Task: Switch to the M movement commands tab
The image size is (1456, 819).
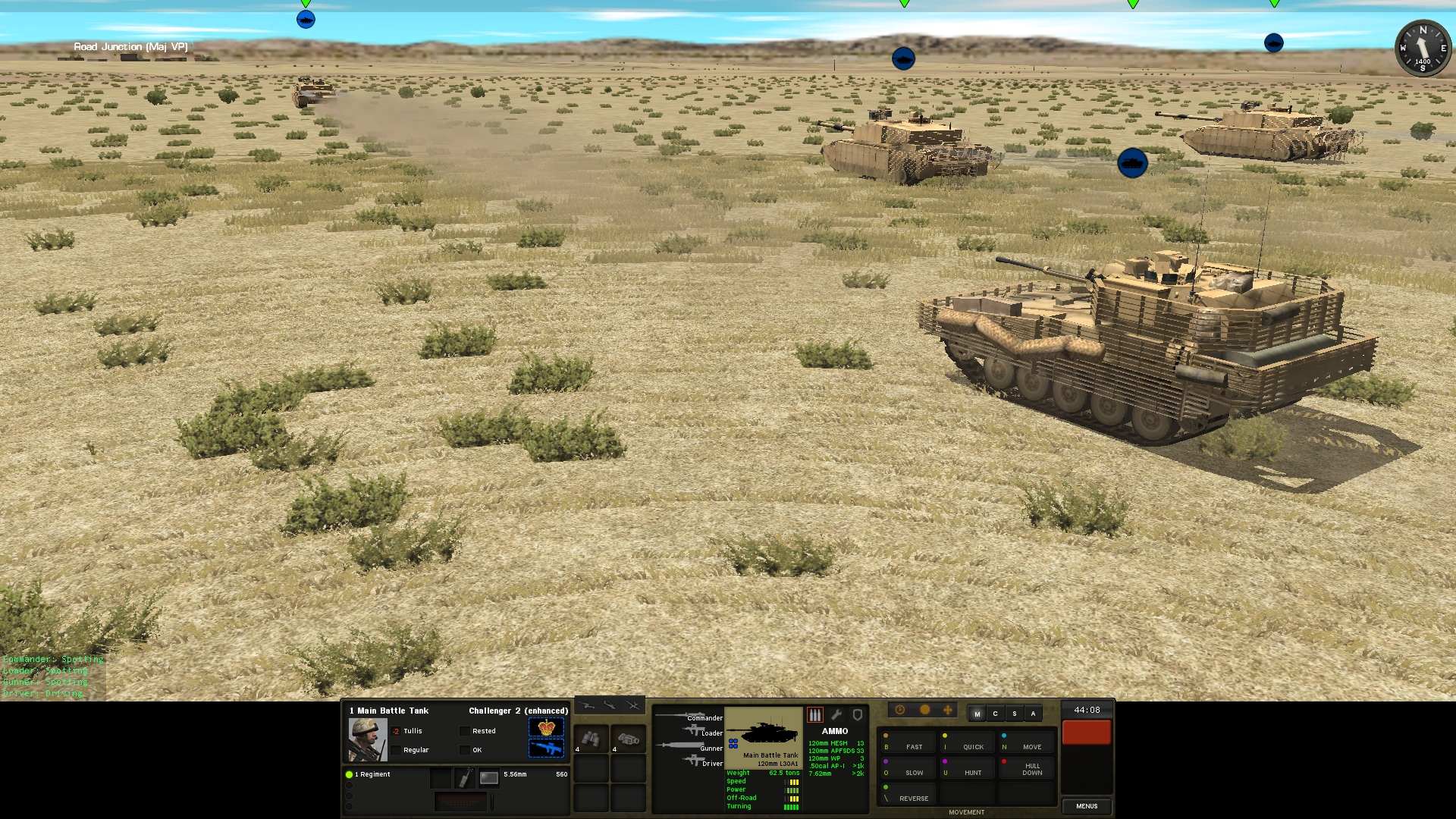Action: click(977, 714)
